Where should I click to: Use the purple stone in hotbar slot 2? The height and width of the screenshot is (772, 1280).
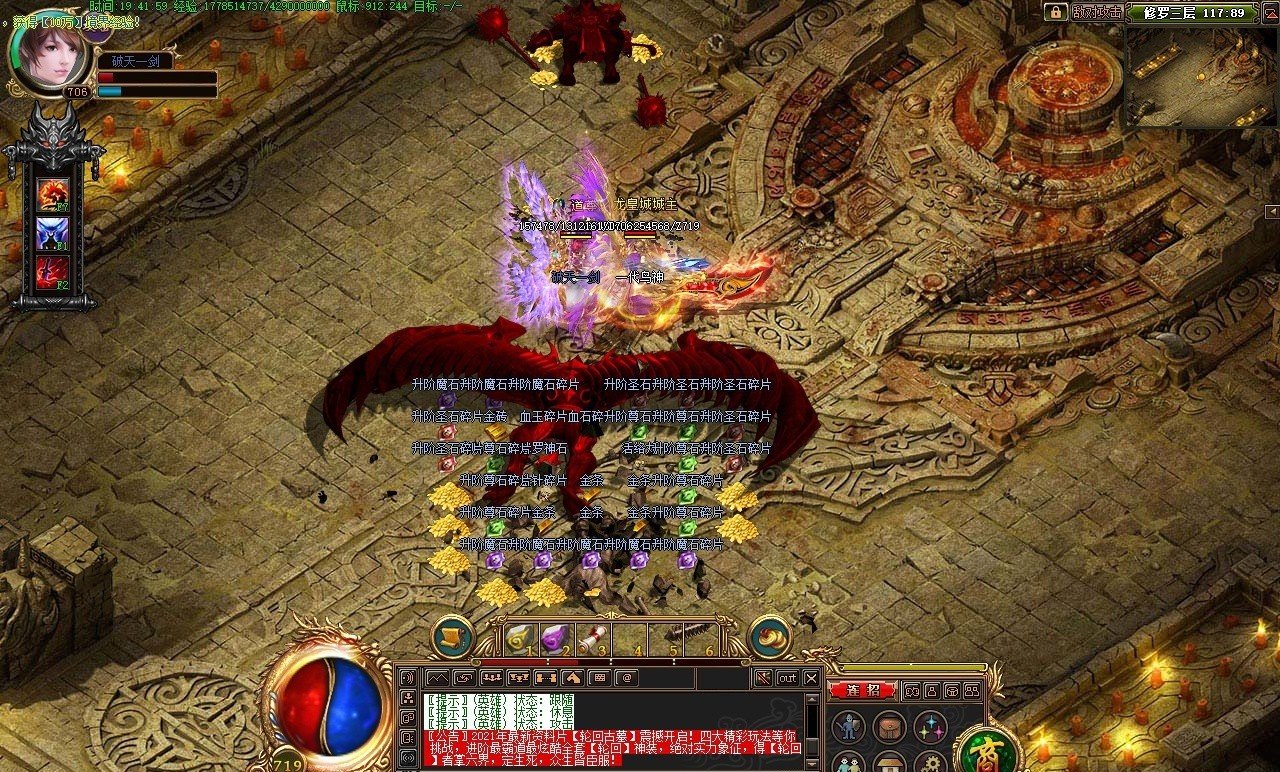tap(553, 637)
